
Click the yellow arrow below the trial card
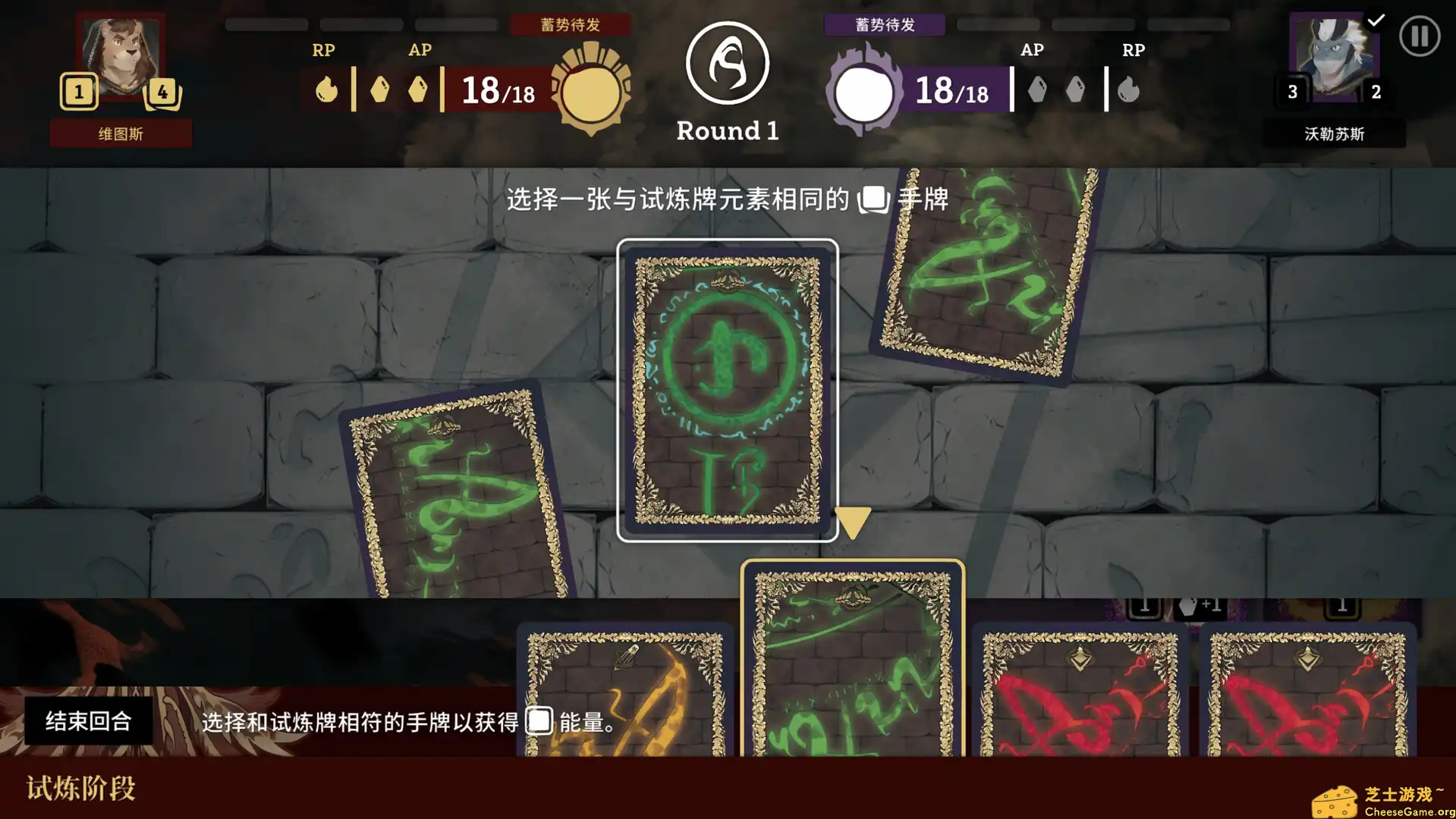point(853,520)
